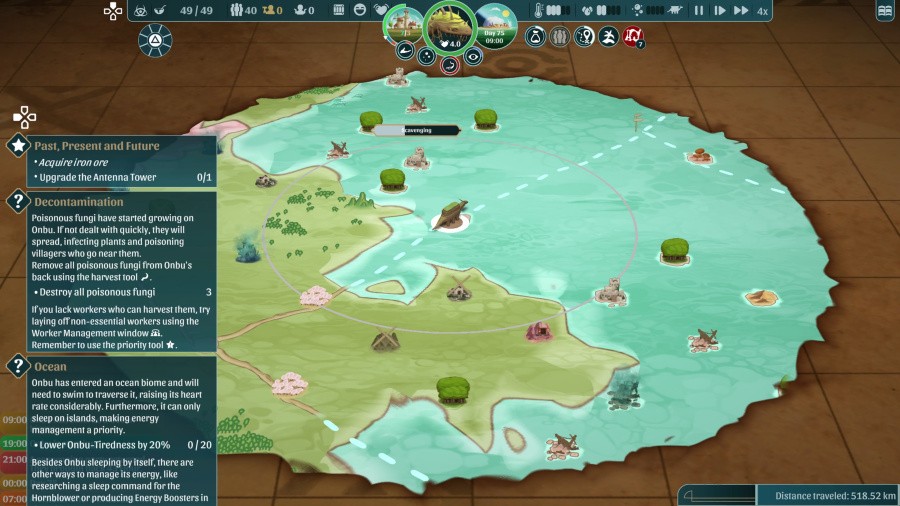Click the round triangle emblem button
This screenshot has width=900, height=506.
click(x=155, y=40)
